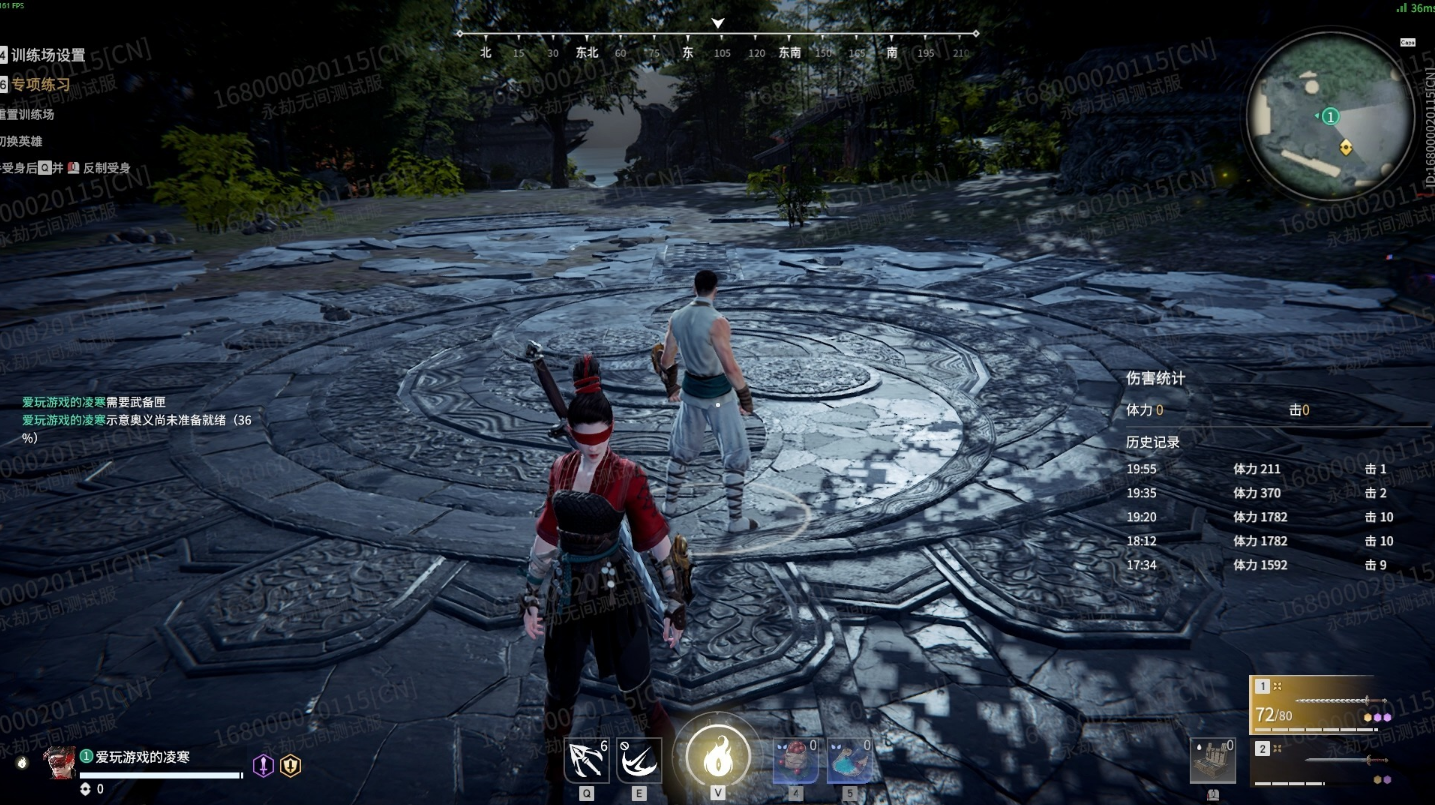Open the circular minimap
This screenshot has width=1435, height=805.
(1329, 116)
